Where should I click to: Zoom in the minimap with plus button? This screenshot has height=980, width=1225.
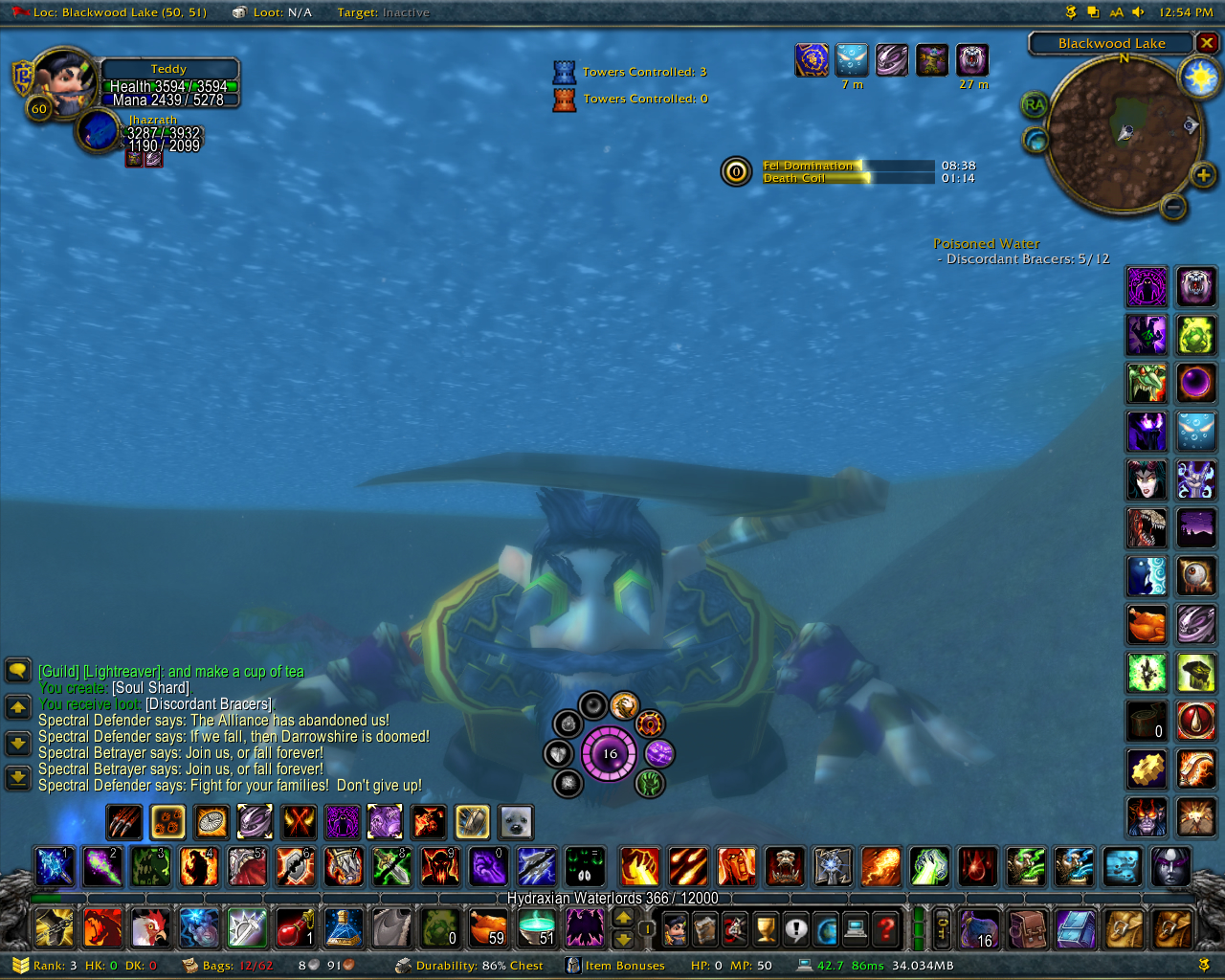tap(1203, 174)
